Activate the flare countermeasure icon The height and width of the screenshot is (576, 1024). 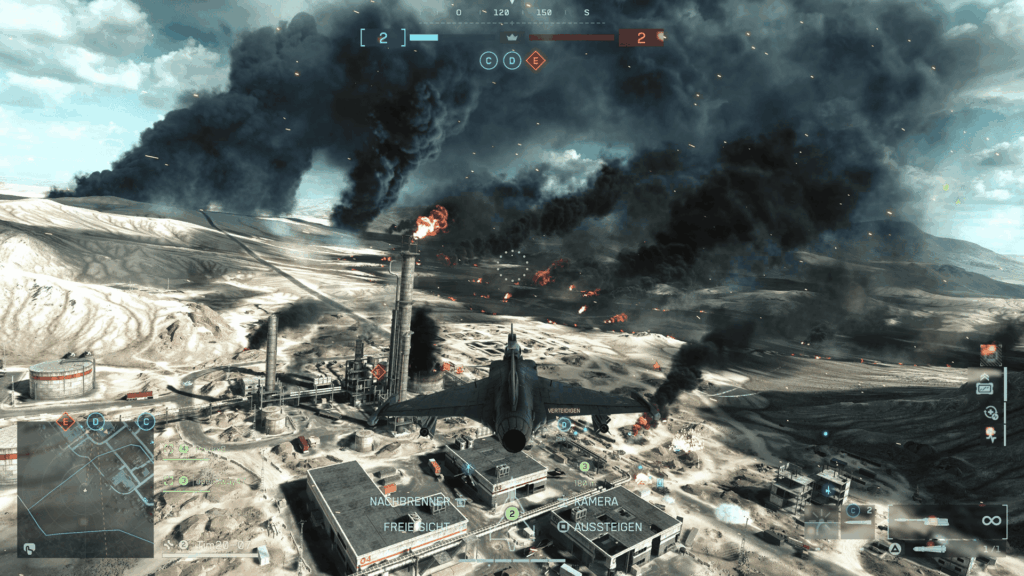pyautogui.click(x=991, y=434)
